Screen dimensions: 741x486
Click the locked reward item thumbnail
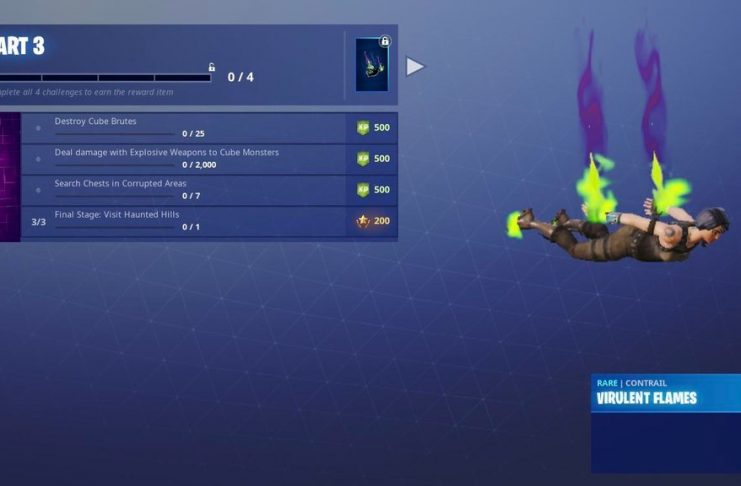click(372, 65)
